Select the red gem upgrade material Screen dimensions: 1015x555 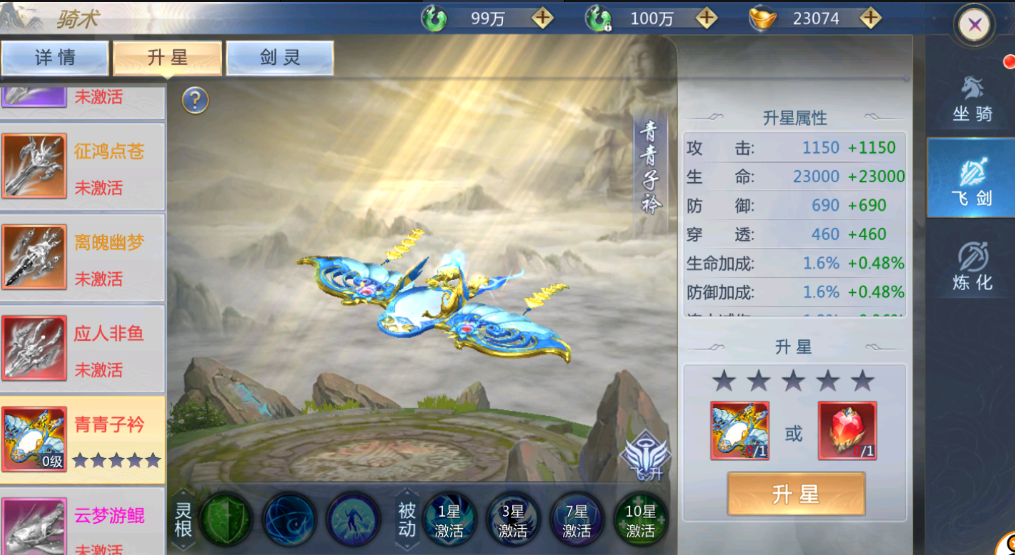pos(847,431)
